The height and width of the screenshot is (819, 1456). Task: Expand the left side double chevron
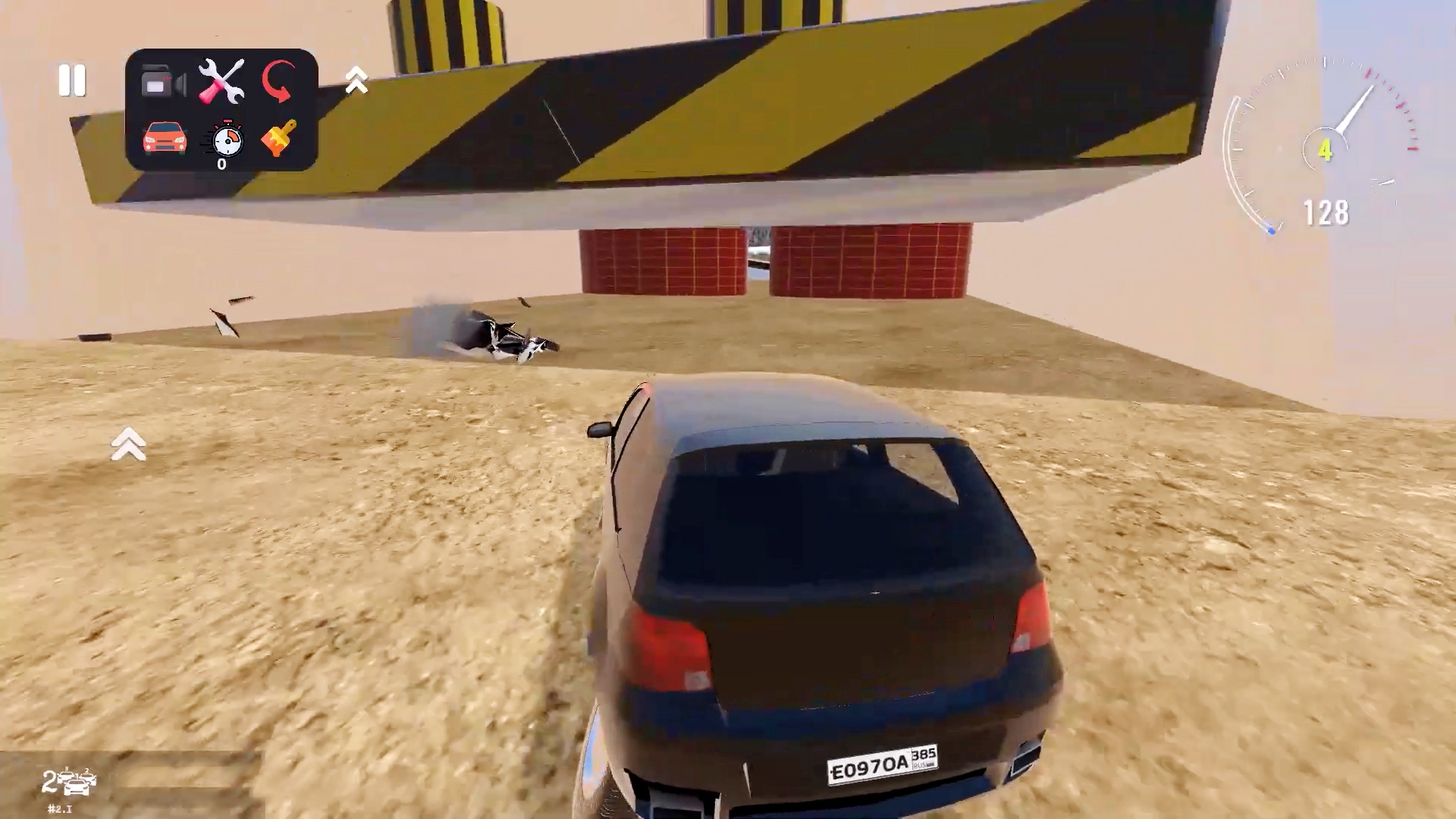point(129,444)
